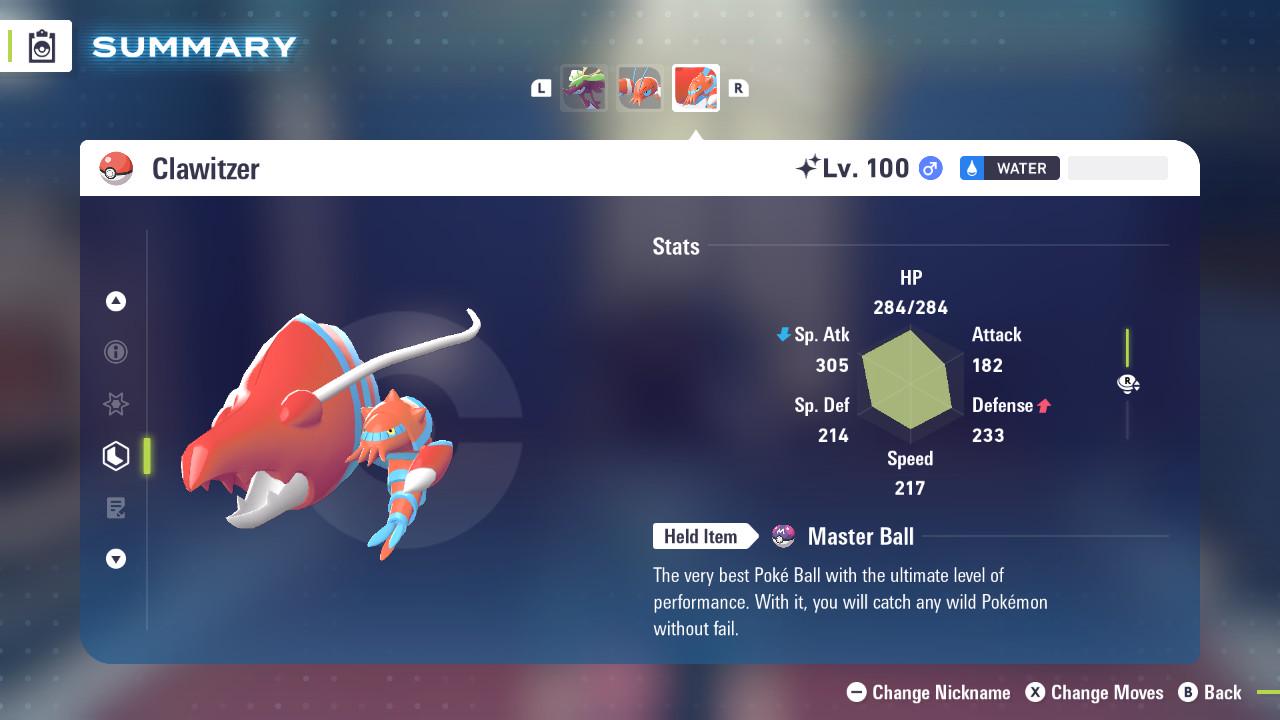Open the moves list icon in the sidebar
Viewport: 1280px width, 720px height.
(116, 508)
